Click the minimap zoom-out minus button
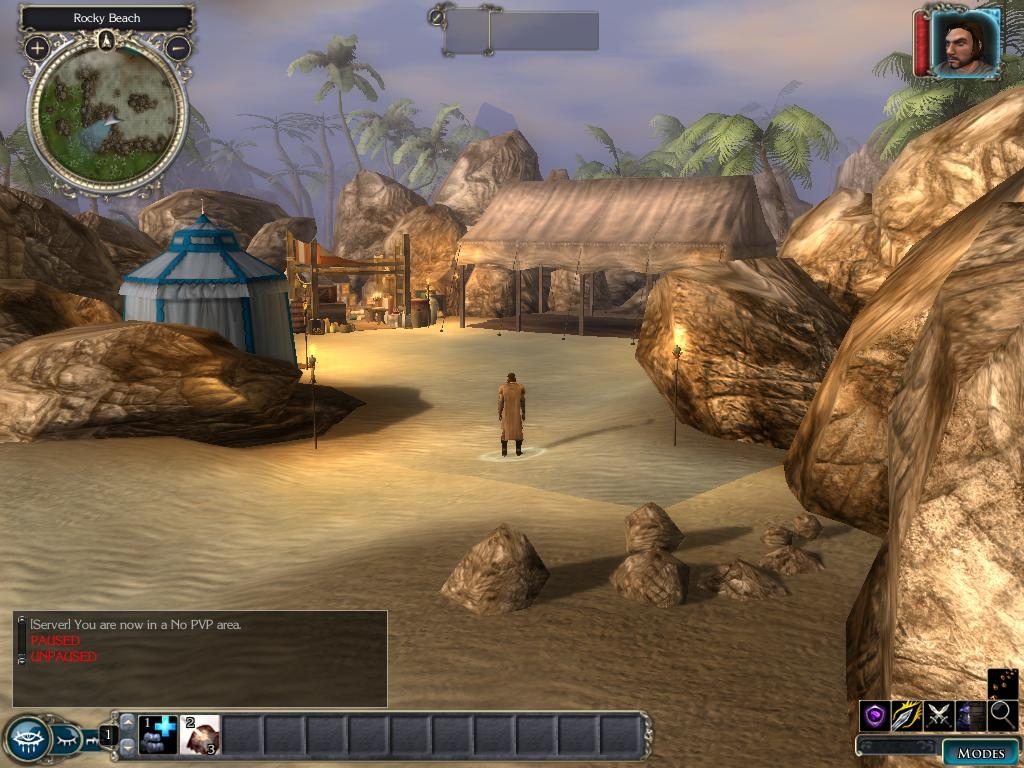Viewport: 1024px width, 768px height. (x=177, y=47)
